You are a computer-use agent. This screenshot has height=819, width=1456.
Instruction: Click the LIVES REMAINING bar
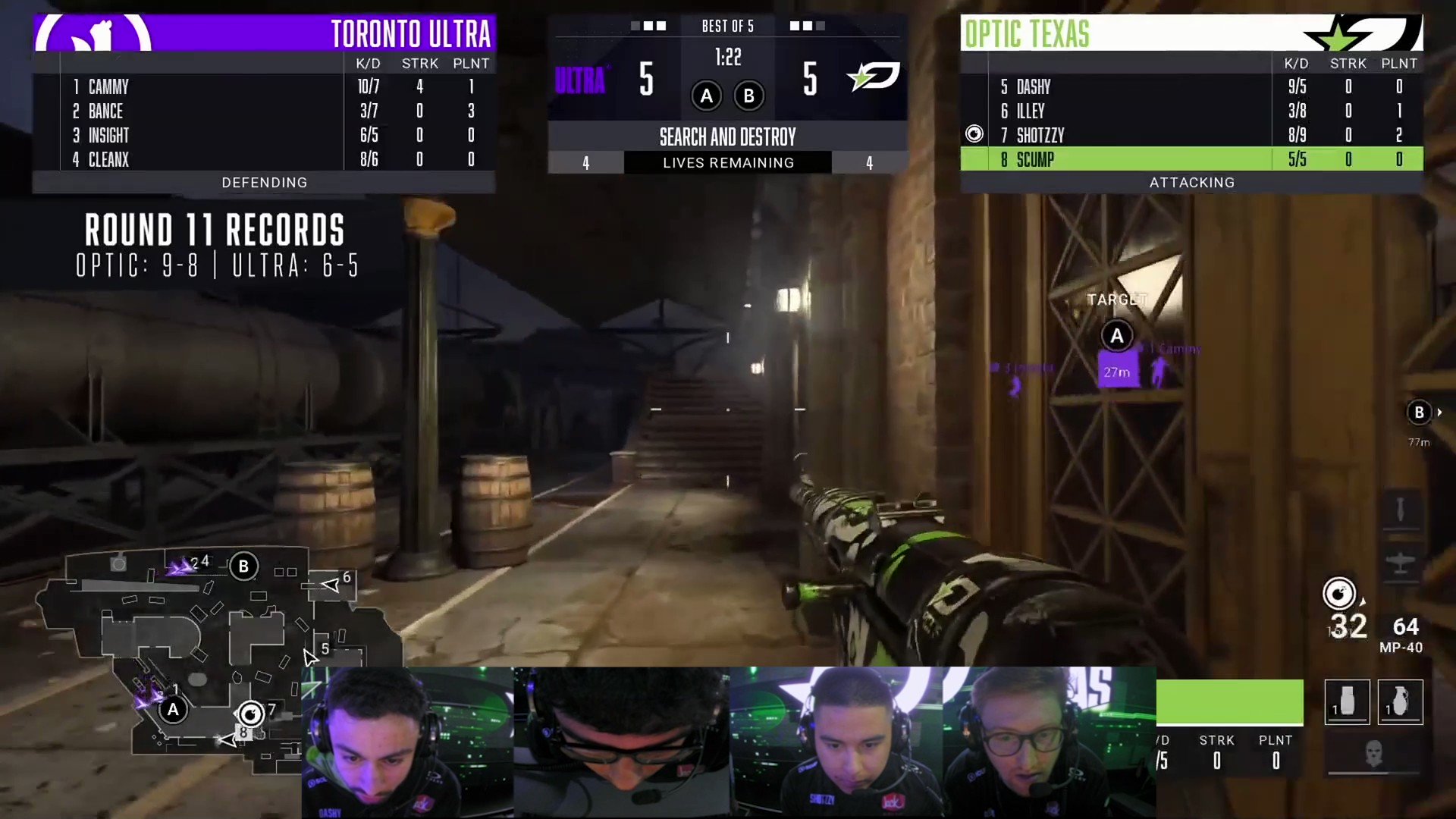tap(727, 162)
